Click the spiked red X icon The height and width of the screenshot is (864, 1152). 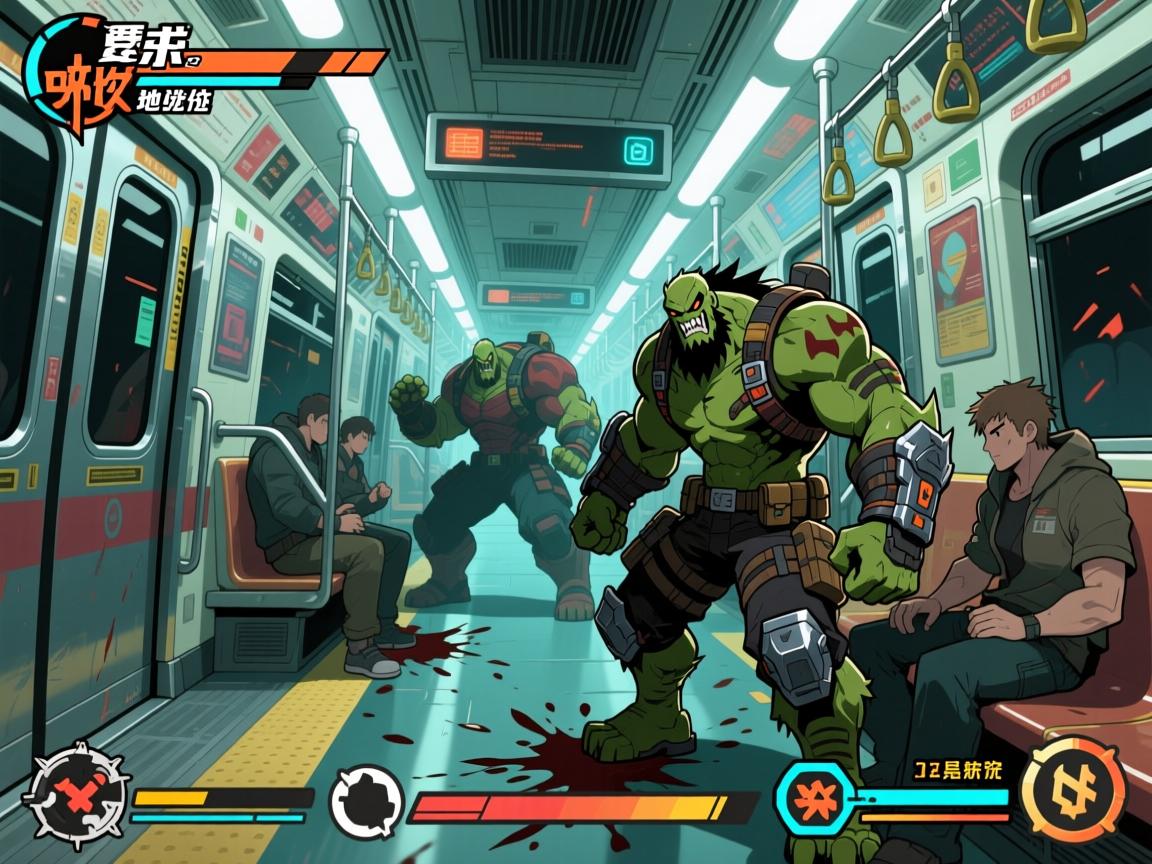click(75, 796)
